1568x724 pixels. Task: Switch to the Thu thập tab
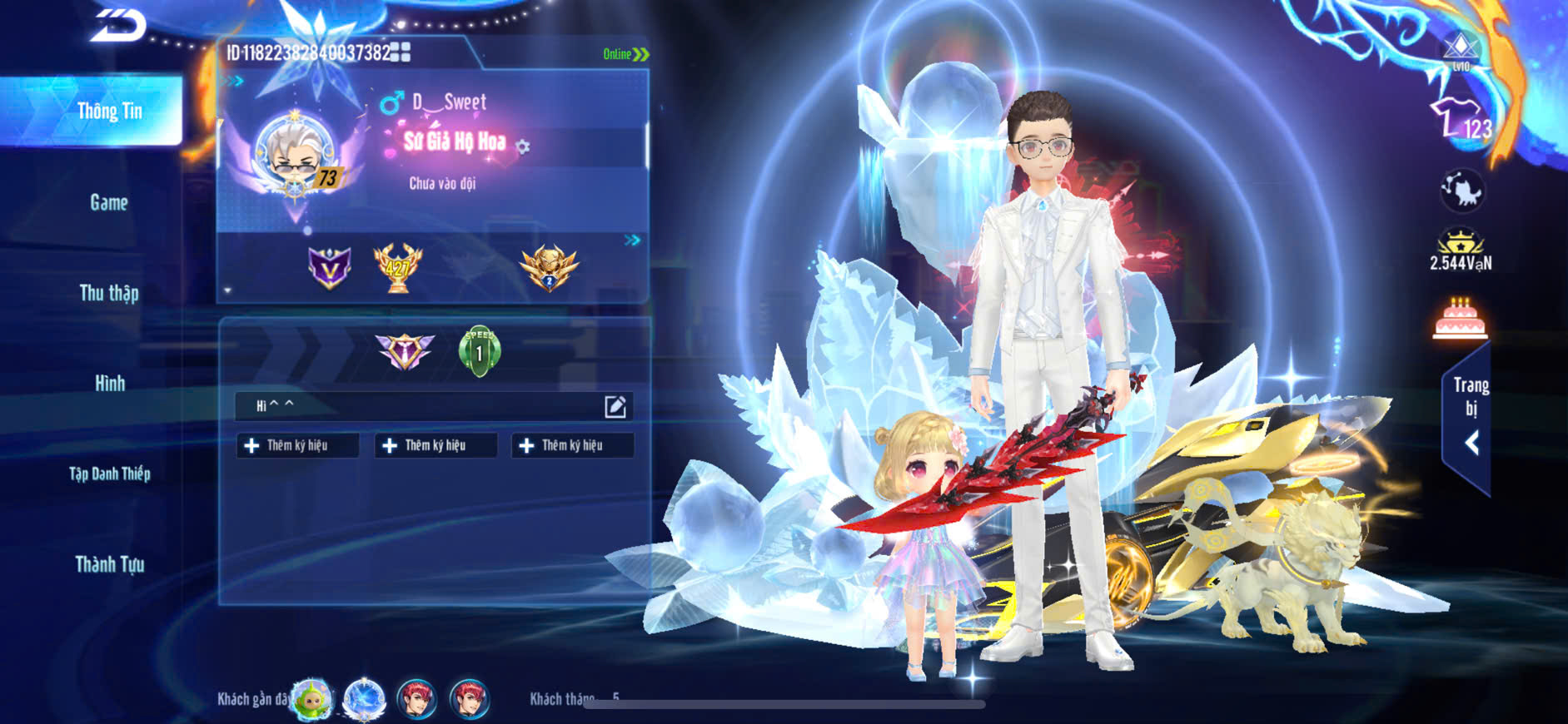click(109, 293)
